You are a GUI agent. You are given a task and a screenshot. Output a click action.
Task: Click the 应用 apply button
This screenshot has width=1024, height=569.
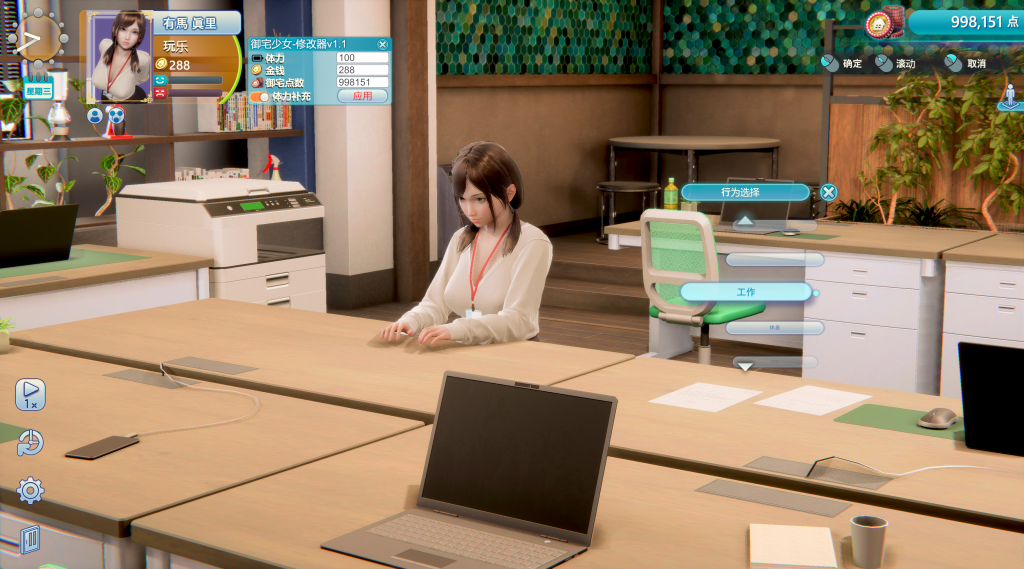click(x=362, y=96)
